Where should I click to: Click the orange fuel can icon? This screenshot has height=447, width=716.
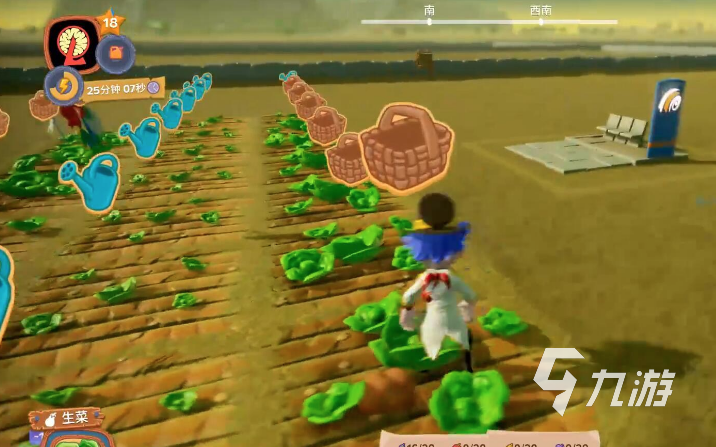click(x=117, y=52)
